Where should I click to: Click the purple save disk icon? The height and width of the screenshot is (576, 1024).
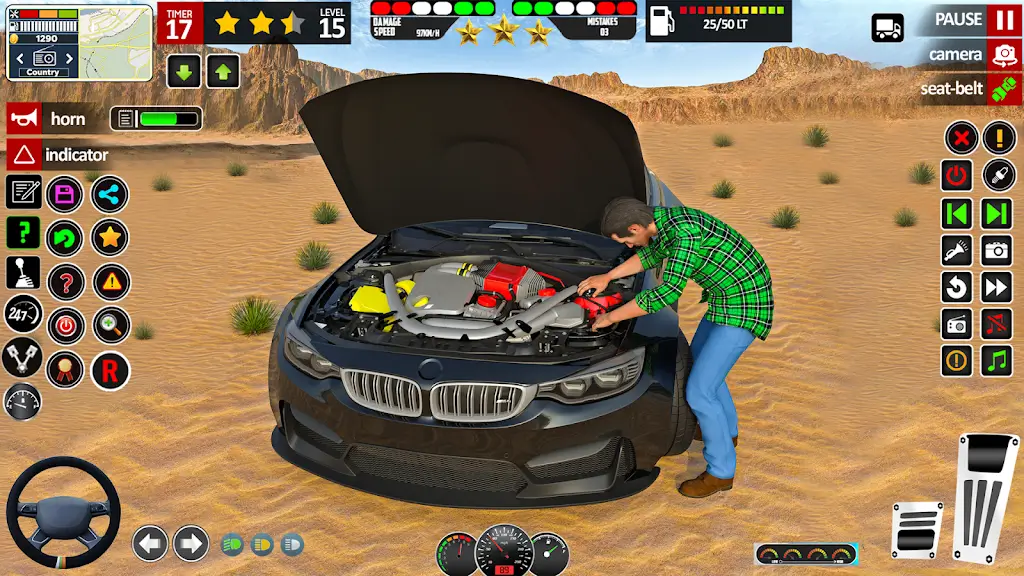[65, 194]
